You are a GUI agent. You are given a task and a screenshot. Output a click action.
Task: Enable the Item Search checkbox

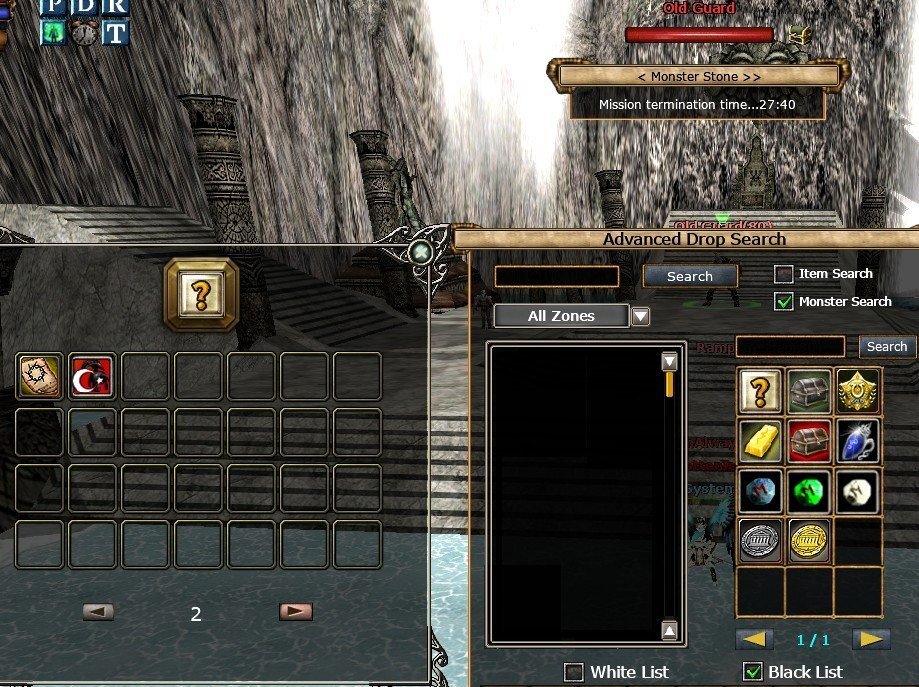(x=784, y=274)
